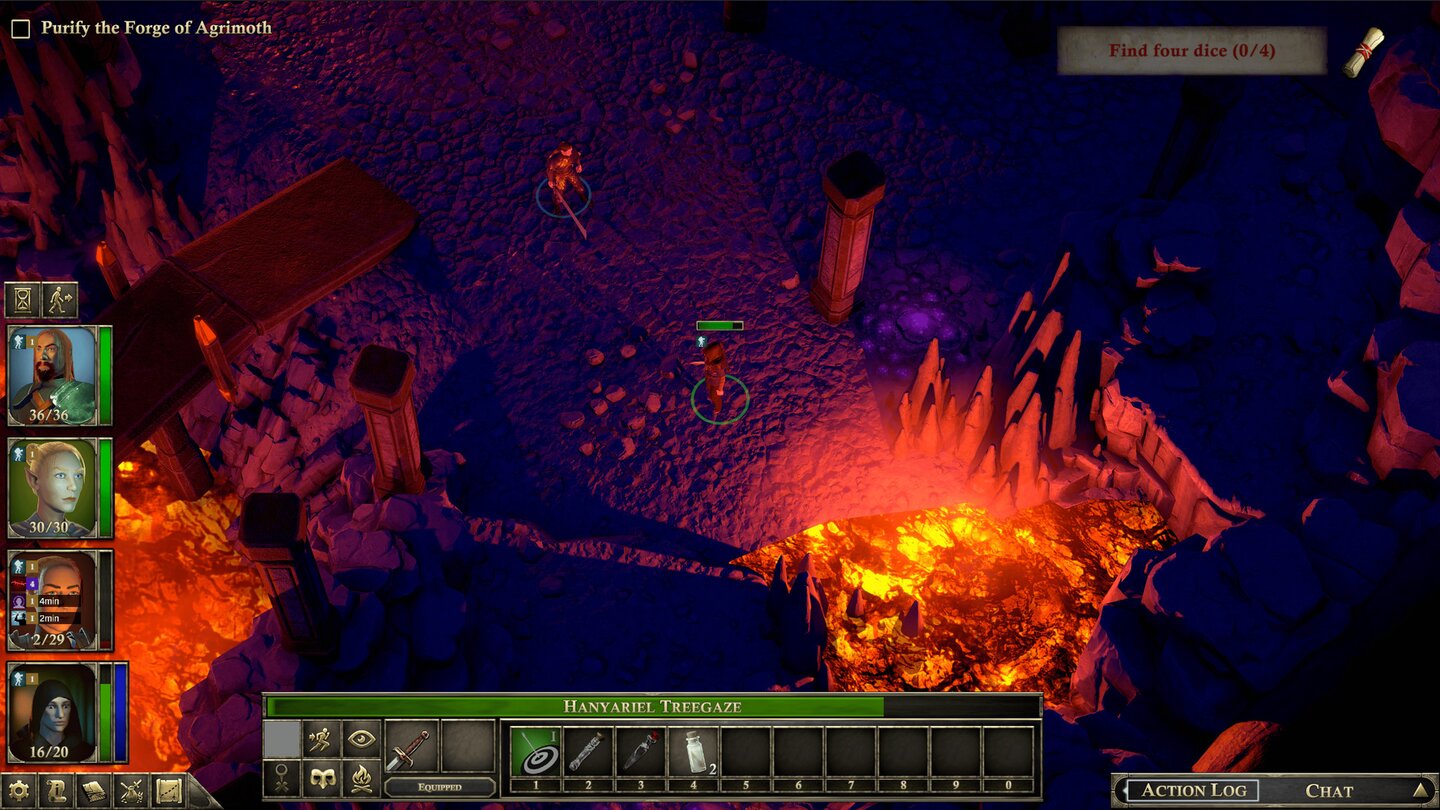Open the Find four dice quest scroll

click(1363, 52)
